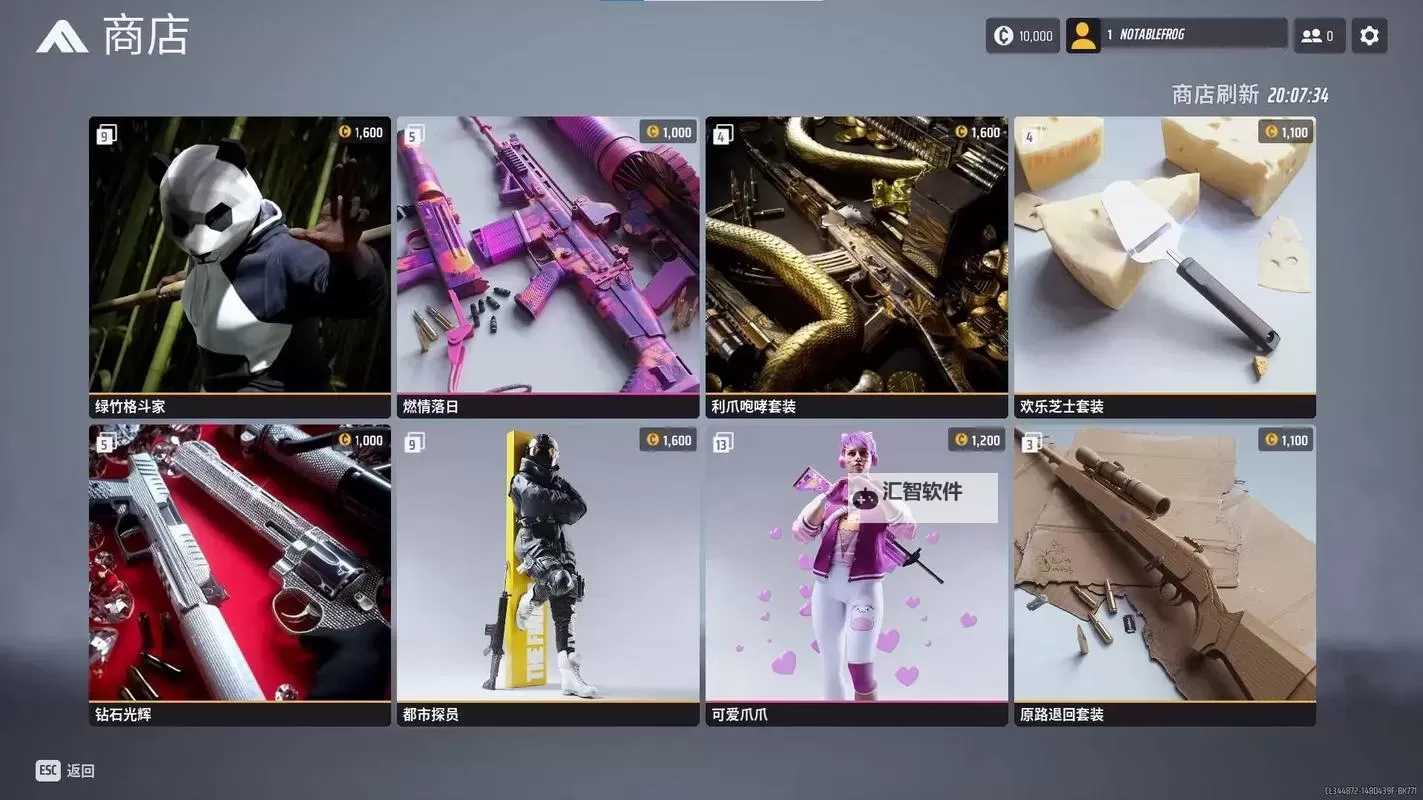The image size is (1423, 800).
Task: Click the party members icon
Action: [x=1311, y=33]
